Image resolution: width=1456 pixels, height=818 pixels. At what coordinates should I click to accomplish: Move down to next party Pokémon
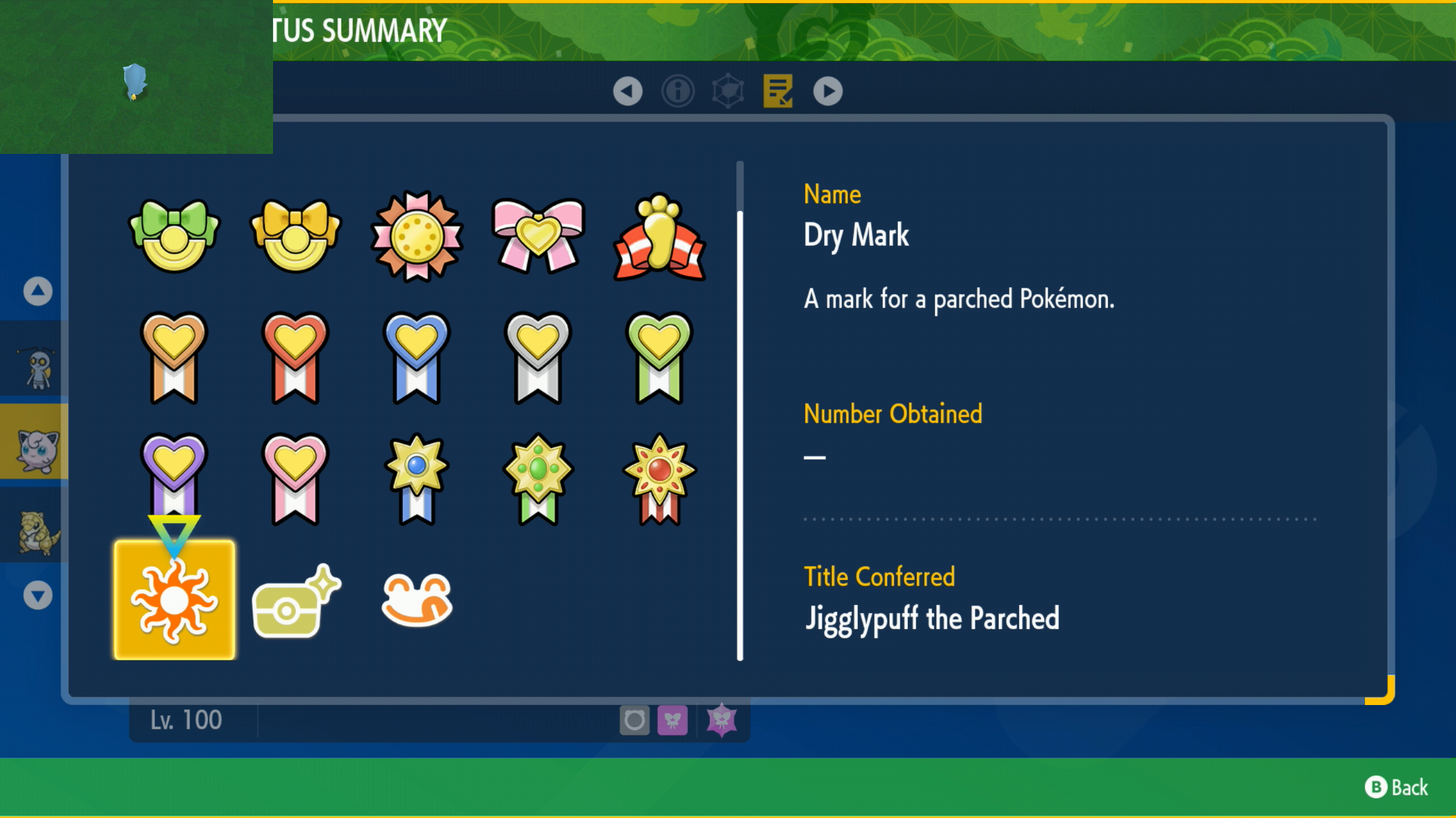38,595
